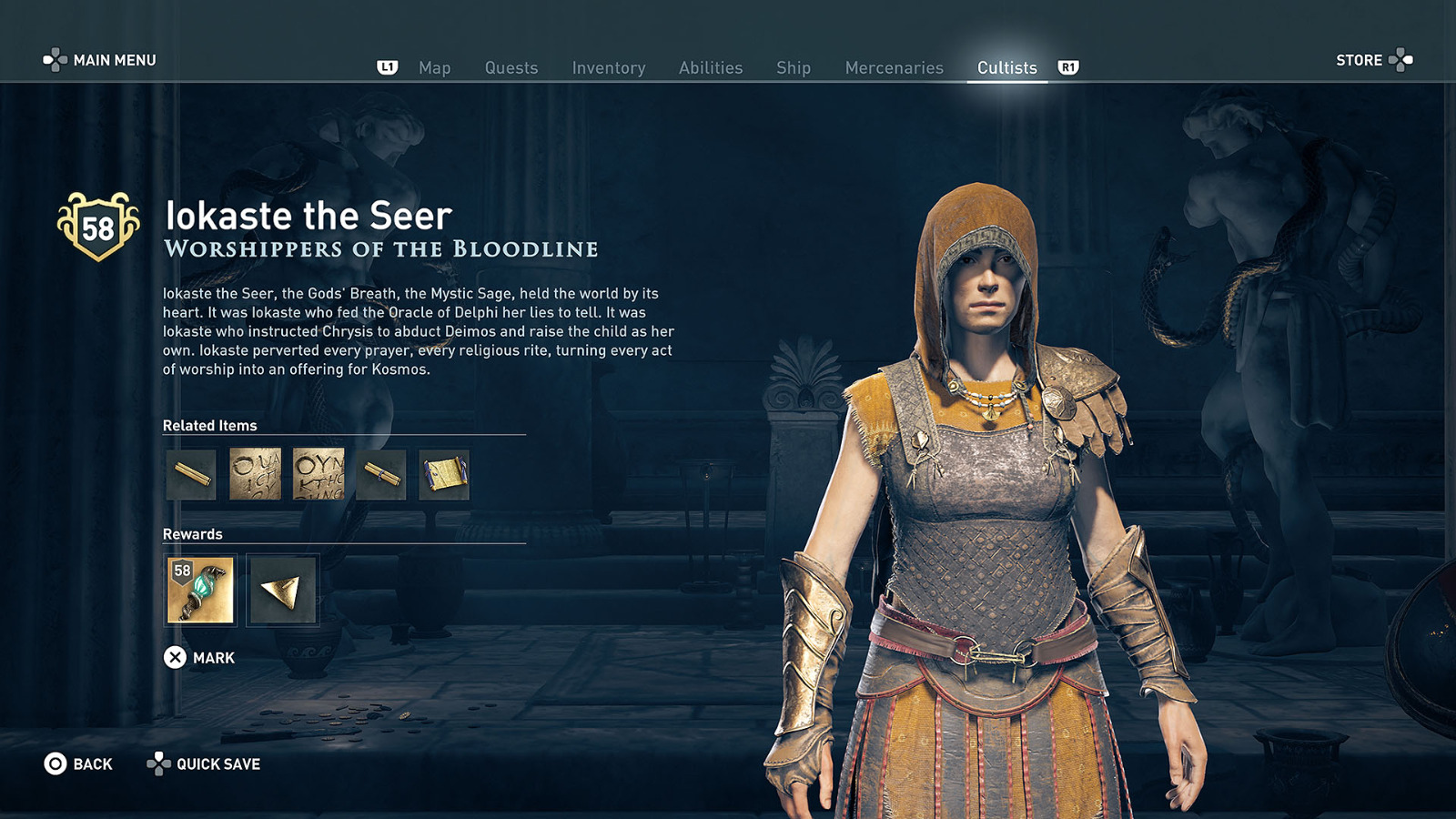This screenshot has width=1456, height=819.
Task: Switch to the Inventory tab
Action: (608, 67)
